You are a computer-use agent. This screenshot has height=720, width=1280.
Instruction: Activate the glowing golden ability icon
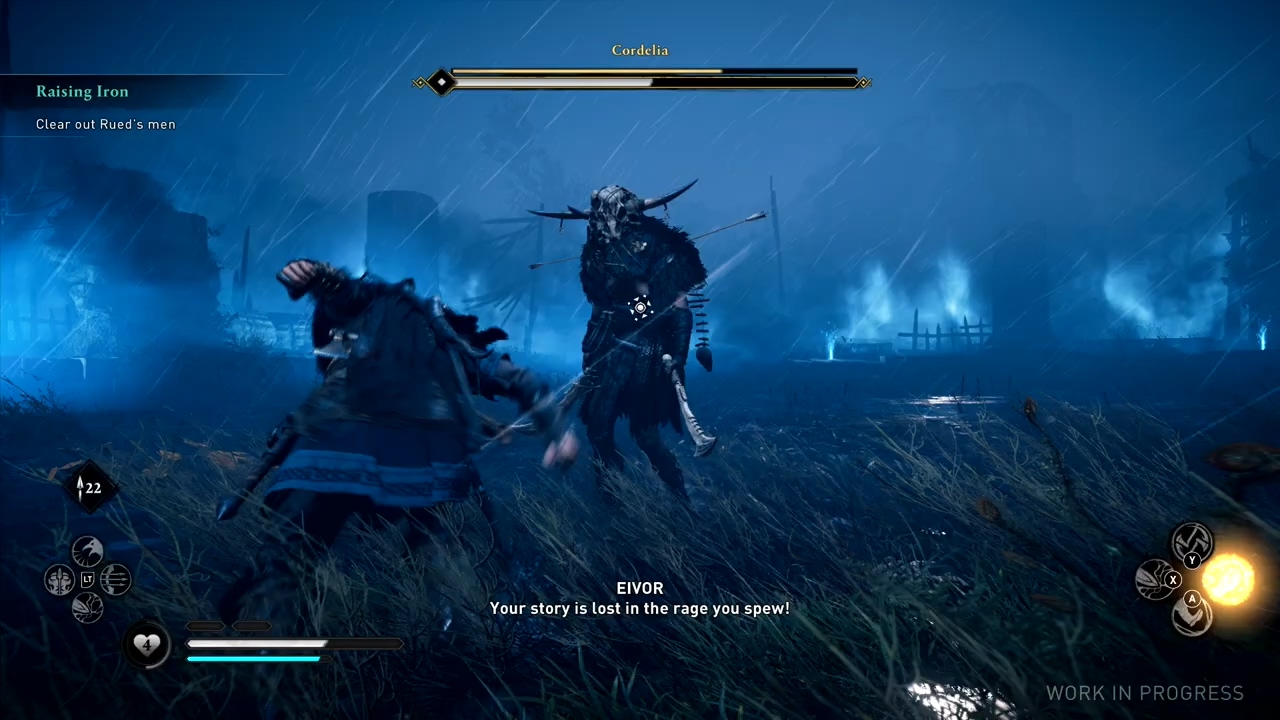click(x=1228, y=579)
